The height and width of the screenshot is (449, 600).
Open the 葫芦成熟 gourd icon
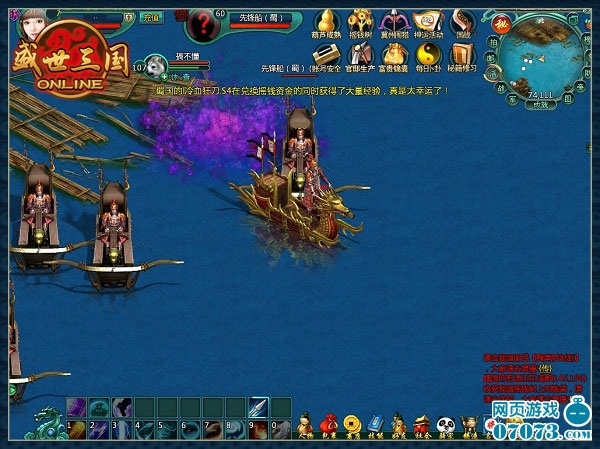coord(325,23)
